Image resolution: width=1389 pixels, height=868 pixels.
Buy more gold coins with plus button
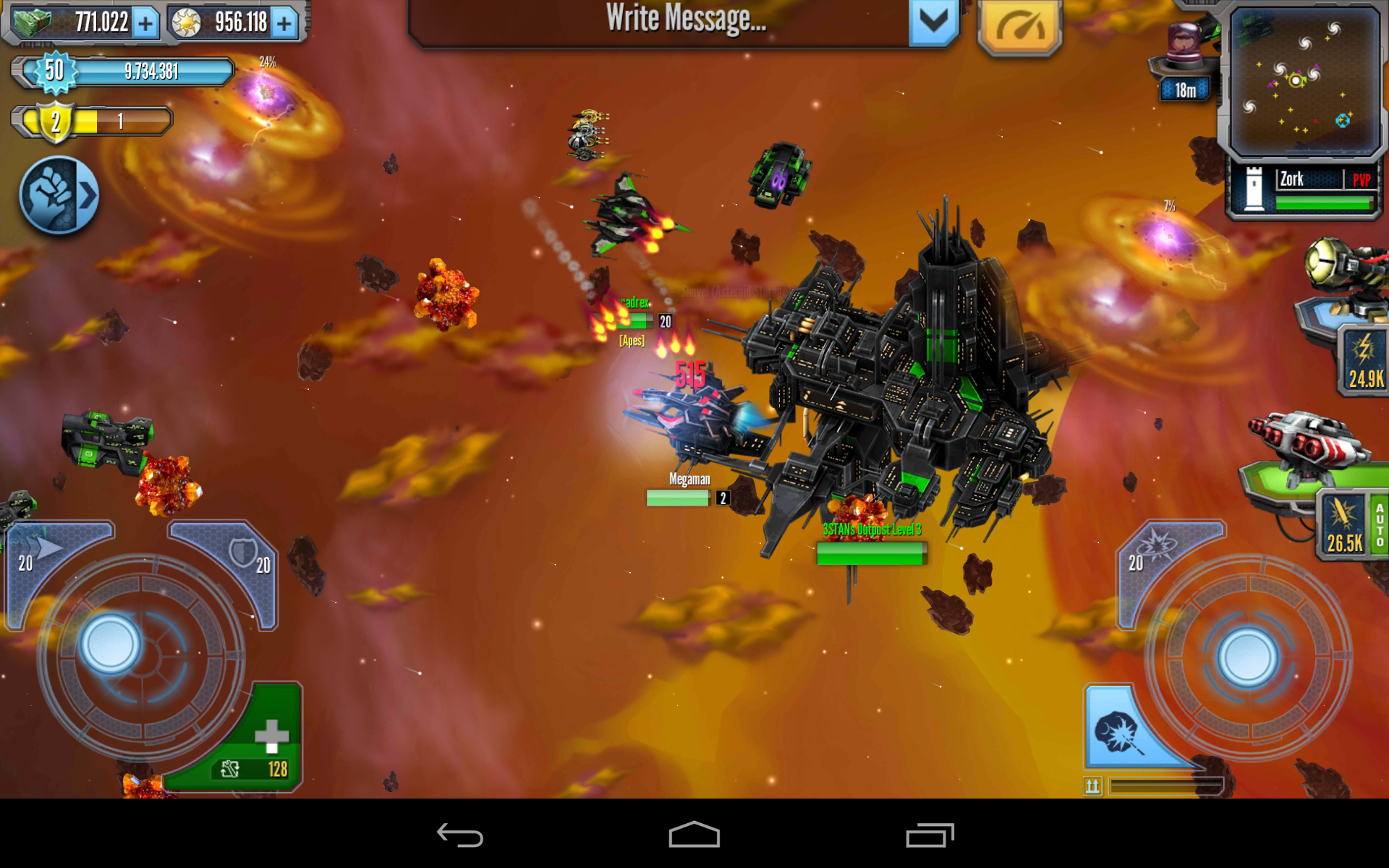[x=284, y=23]
